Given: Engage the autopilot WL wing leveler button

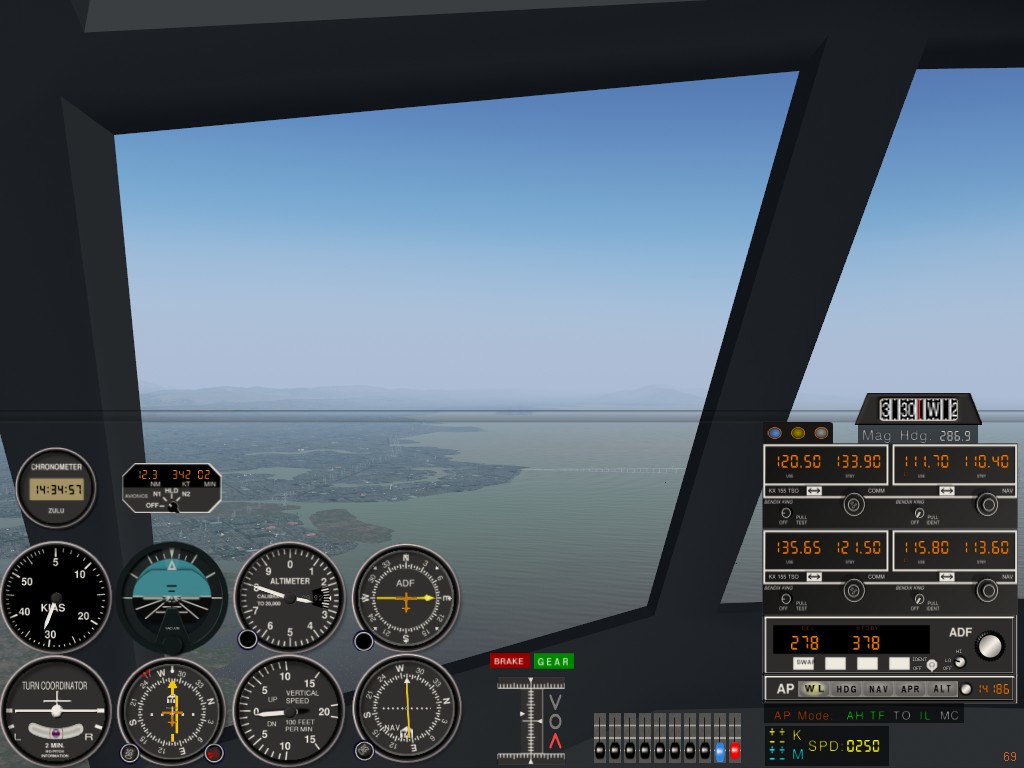Looking at the screenshot, I should coord(814,689).
